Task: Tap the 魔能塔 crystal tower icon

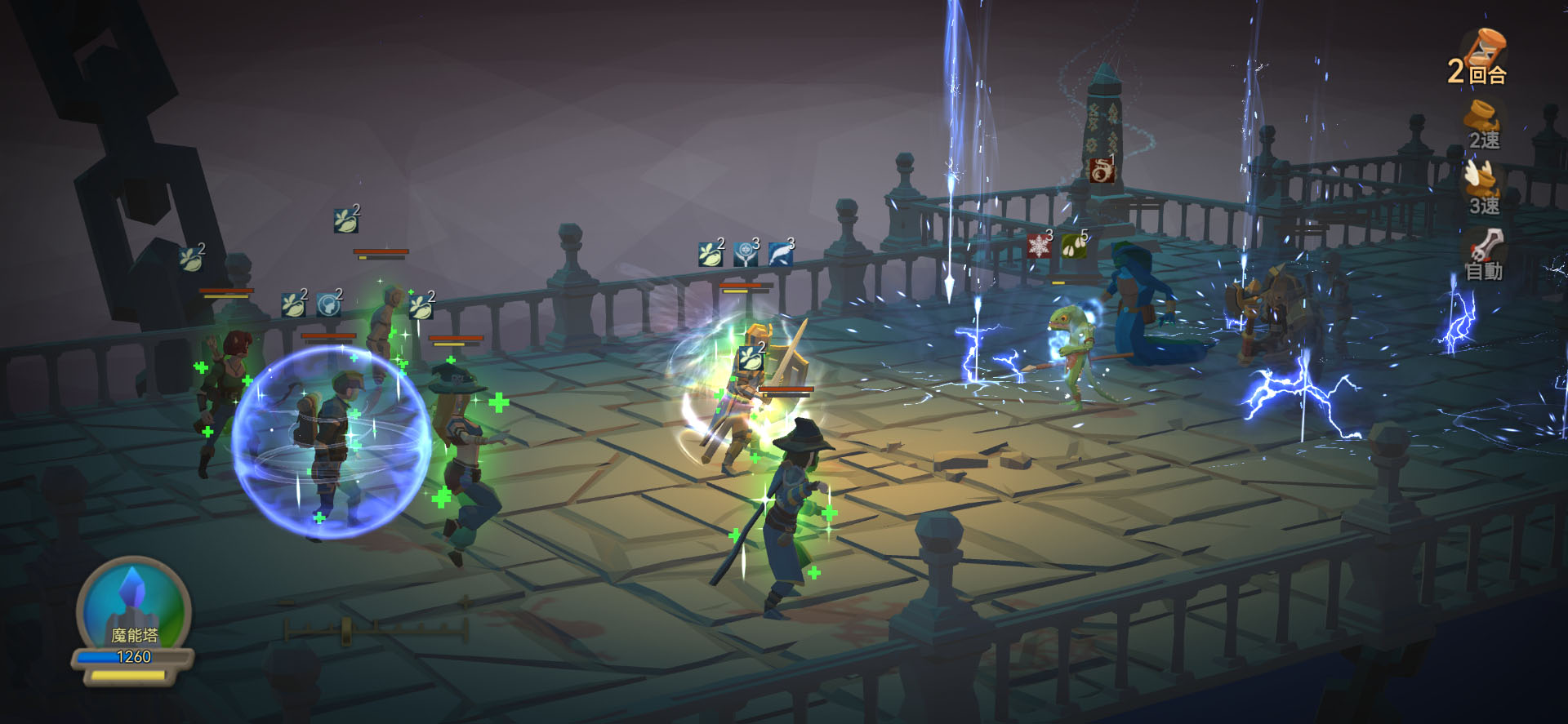Action: pyautogui.click(x=133, y=608)
